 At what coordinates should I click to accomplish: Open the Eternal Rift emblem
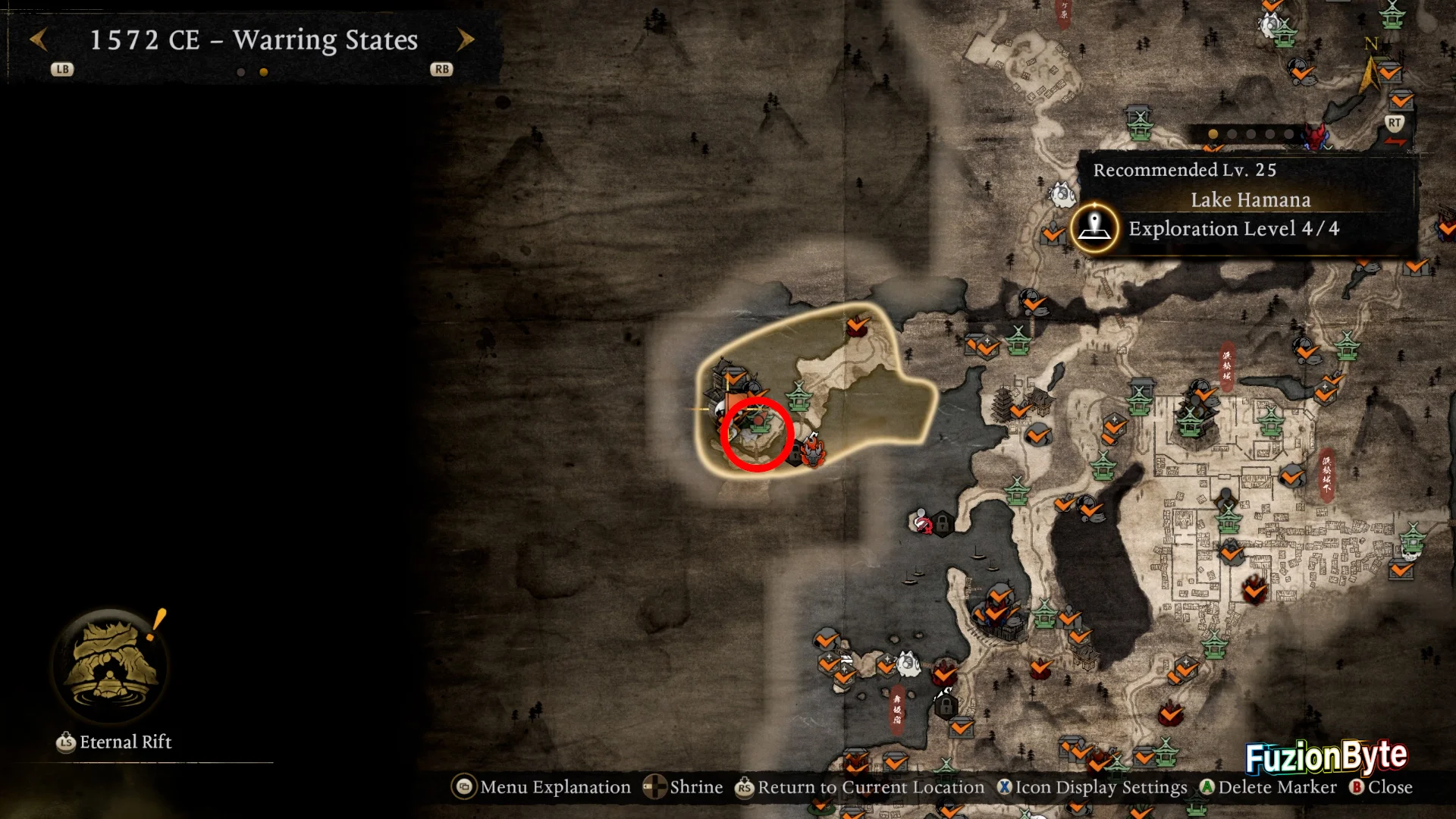pos(111,664)
